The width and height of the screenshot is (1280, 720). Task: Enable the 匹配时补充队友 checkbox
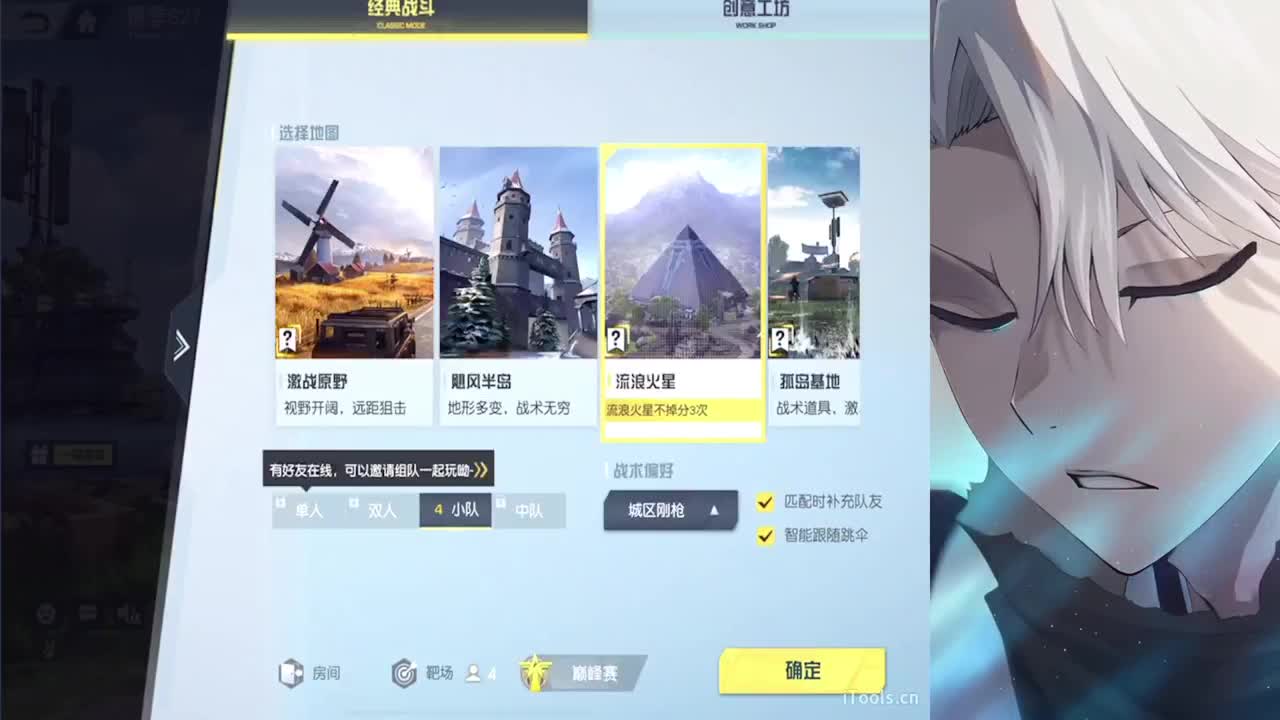pyautogui.click(x=767, y=502)
